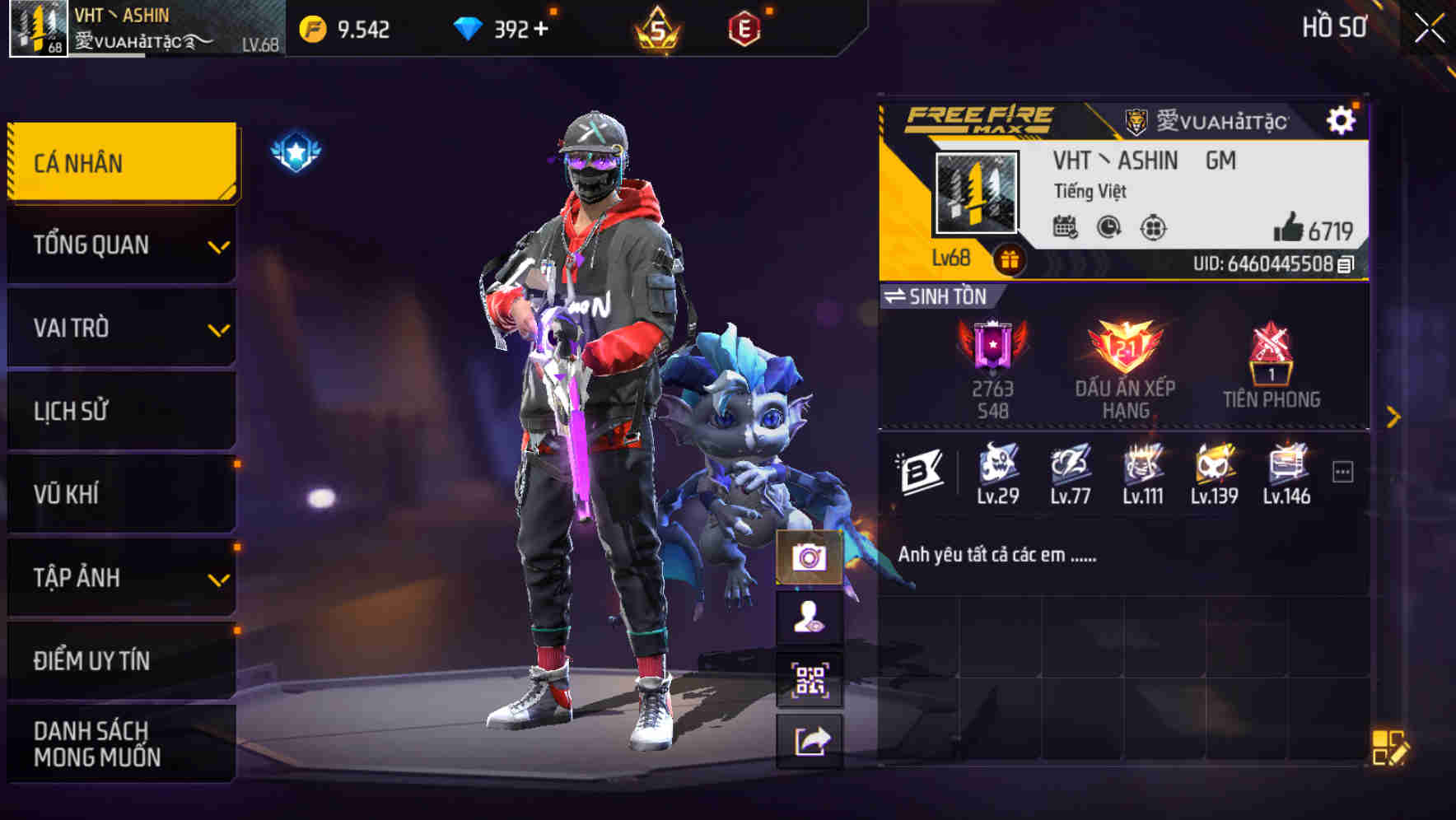Click the more badges ellipsis button

1344,469
